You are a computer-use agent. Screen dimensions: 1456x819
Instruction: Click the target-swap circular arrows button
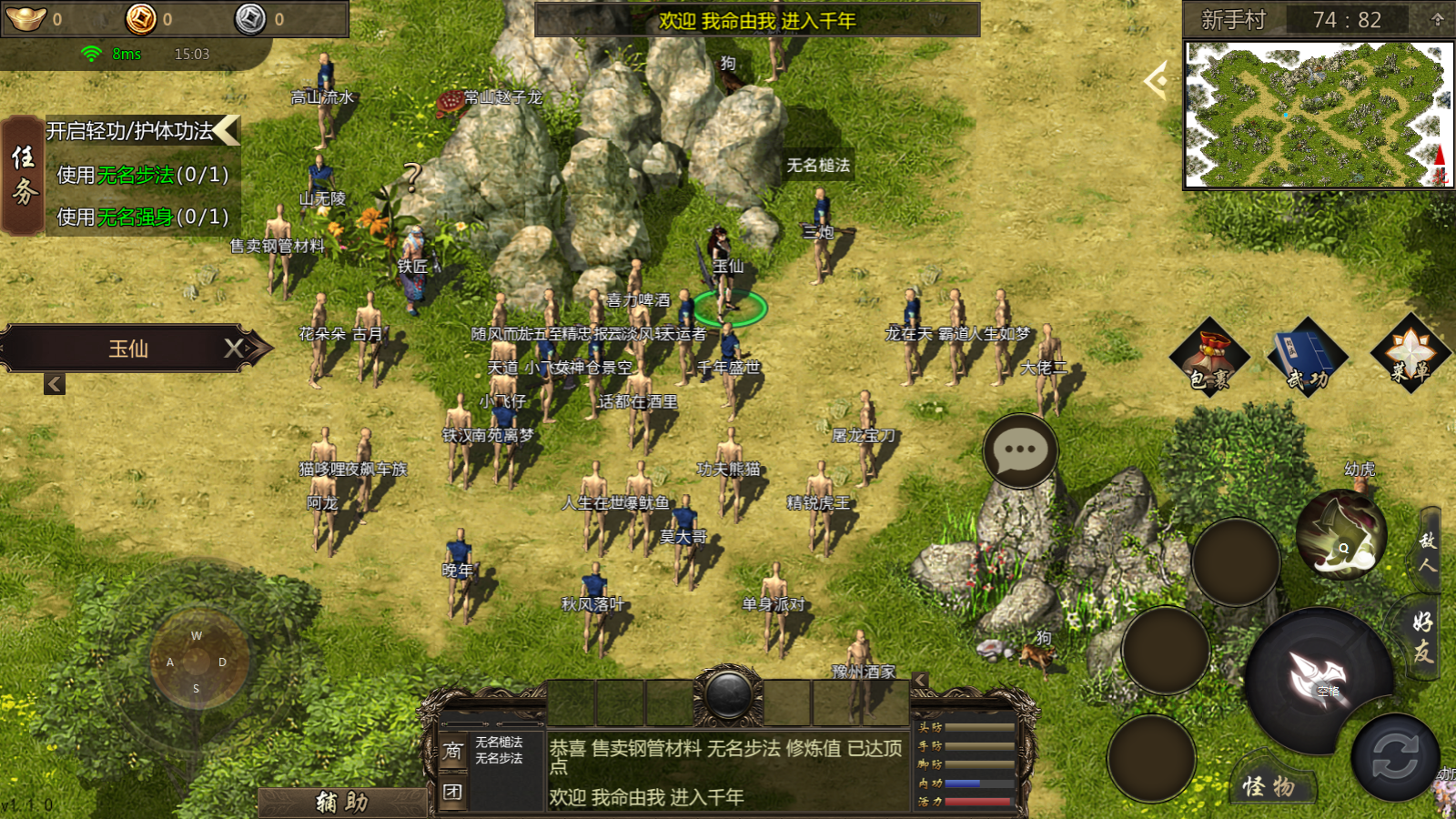click(x=1394, y=757)
